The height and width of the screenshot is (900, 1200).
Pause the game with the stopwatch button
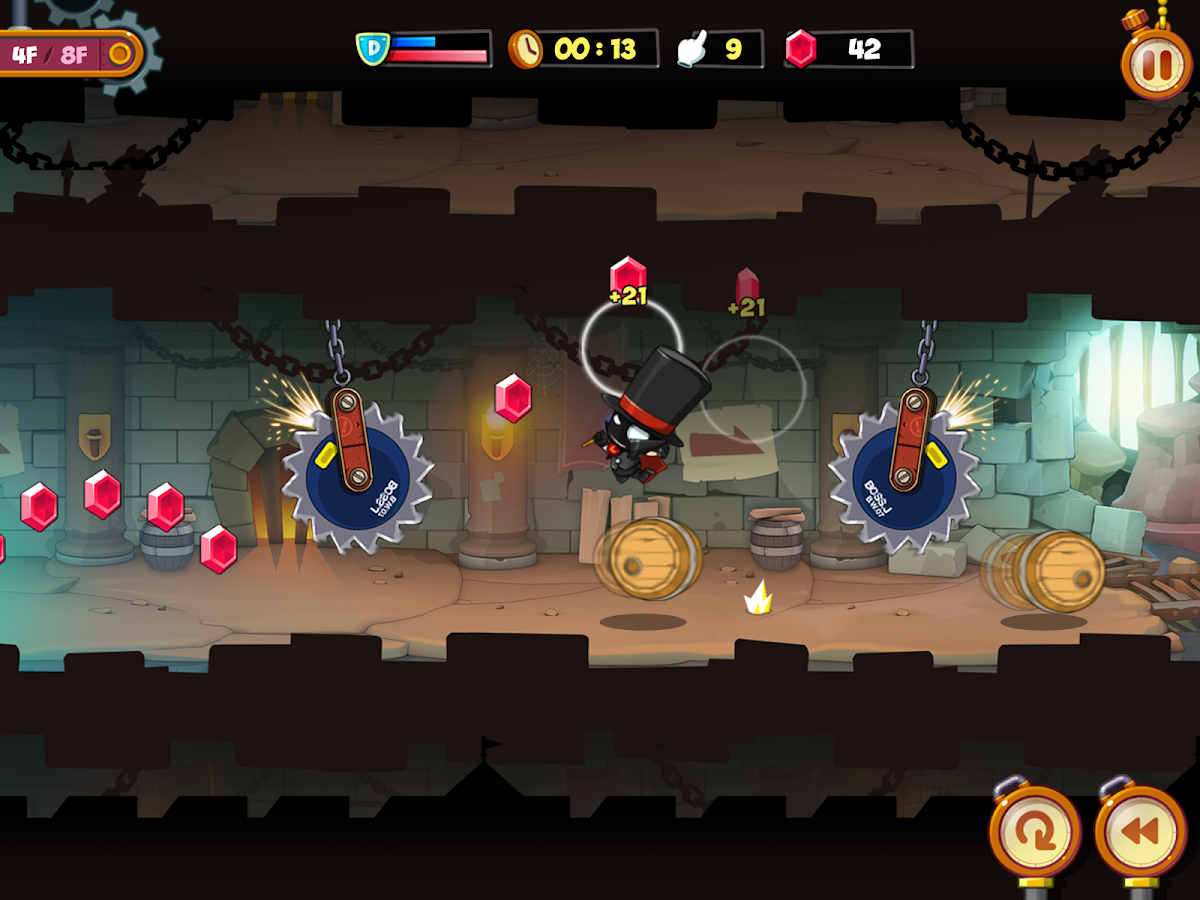pyautogui.click(x=1156, y=64)
